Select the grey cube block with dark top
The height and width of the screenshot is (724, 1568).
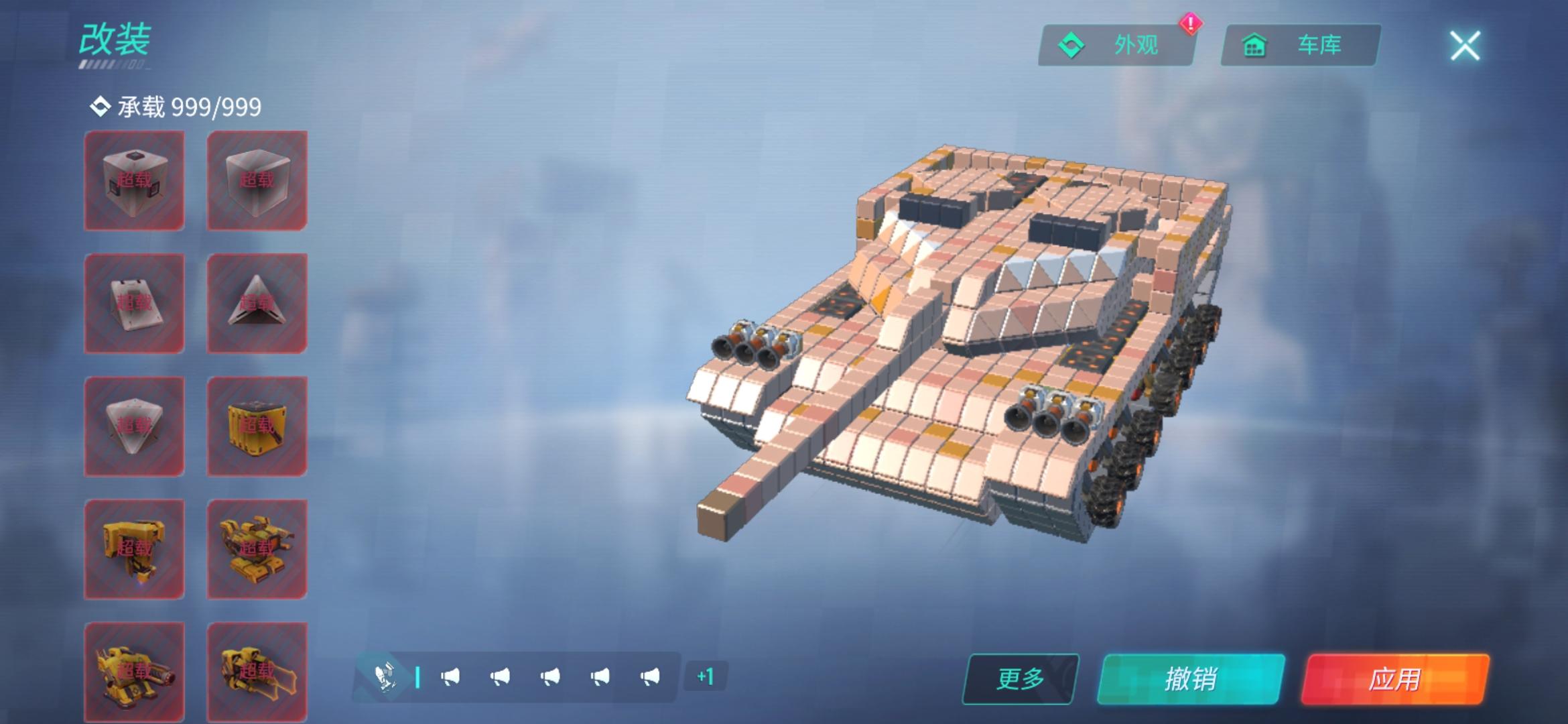(134, 180)
